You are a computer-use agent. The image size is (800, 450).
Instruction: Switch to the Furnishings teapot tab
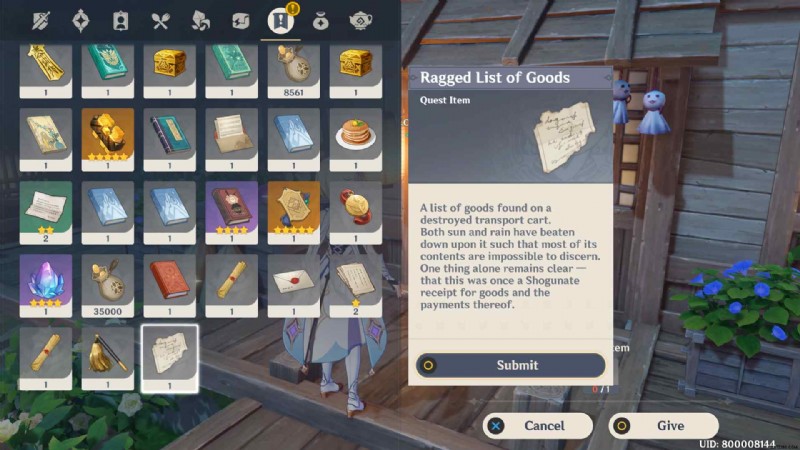click(x=360, y=20)
